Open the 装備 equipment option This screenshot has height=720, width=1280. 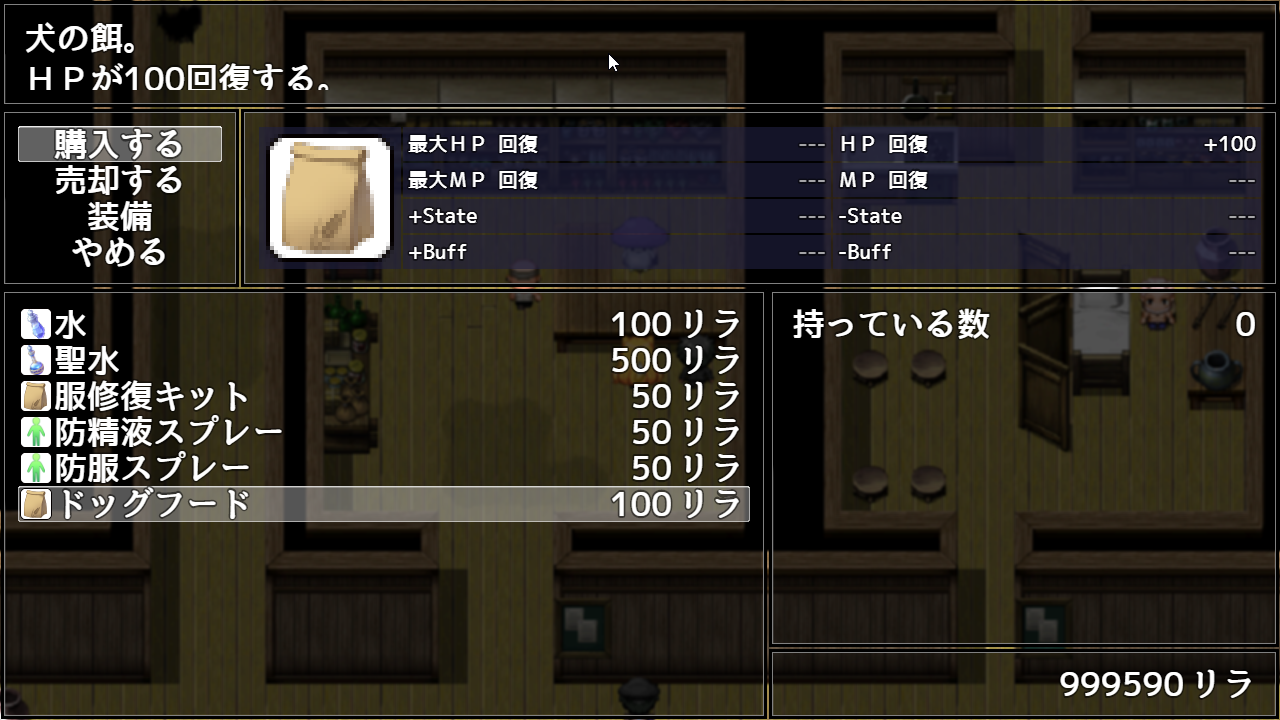(120, 216)
